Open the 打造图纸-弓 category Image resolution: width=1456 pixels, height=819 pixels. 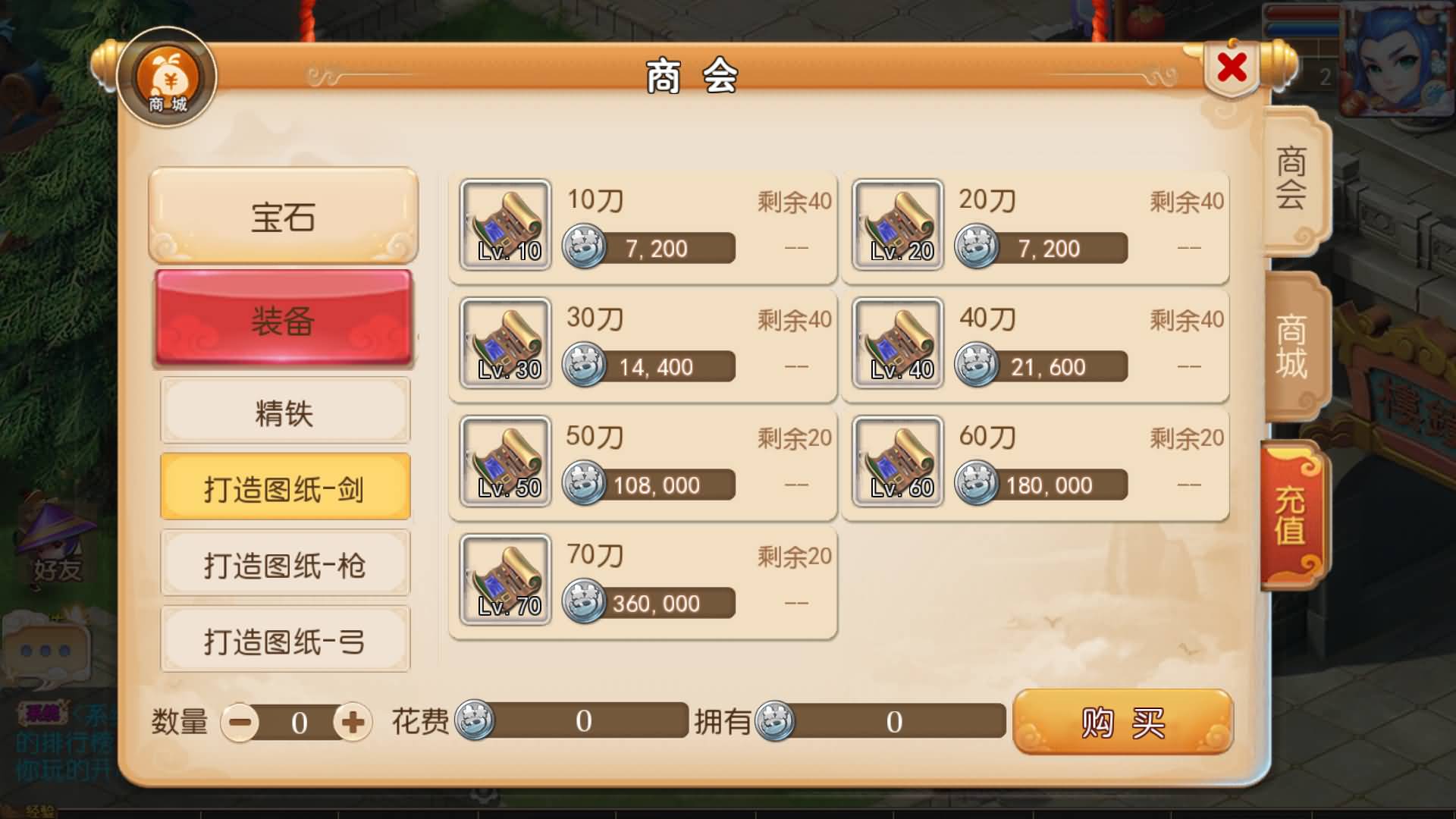[286, 640]
